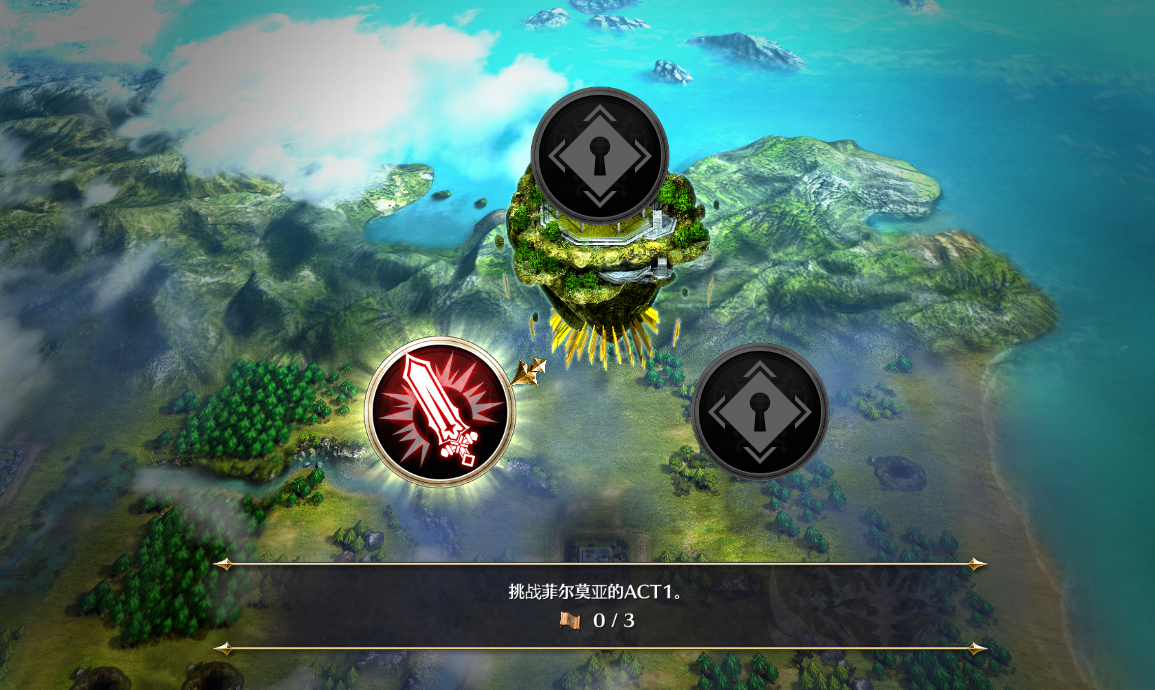
Task: Select the red sword battle node
Action: pyautogui.click(x=440, y=411)
